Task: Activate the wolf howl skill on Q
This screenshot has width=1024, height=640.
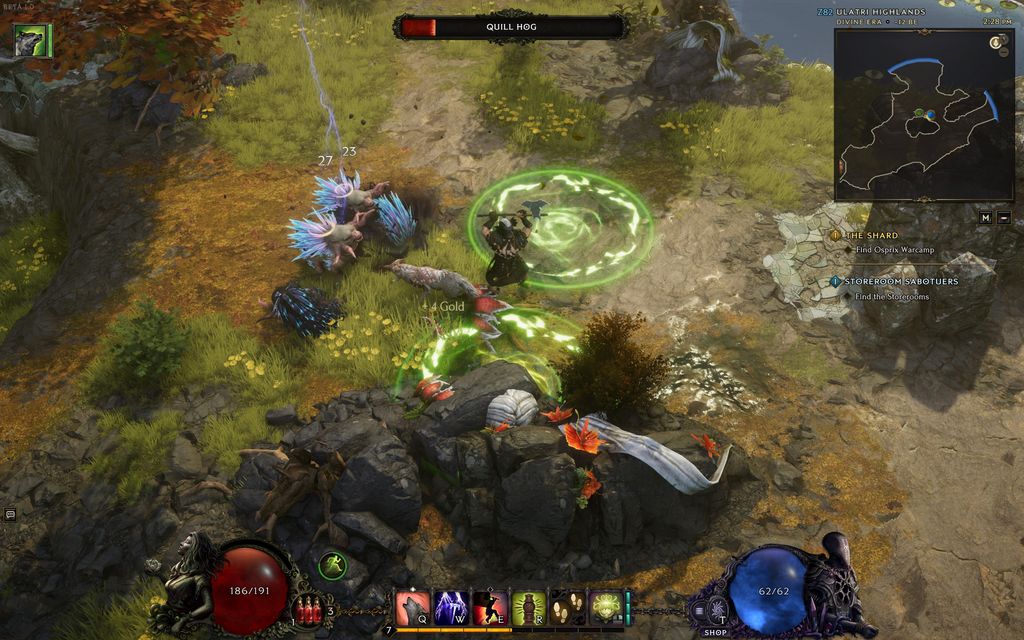Action: [x=412, y=607]
